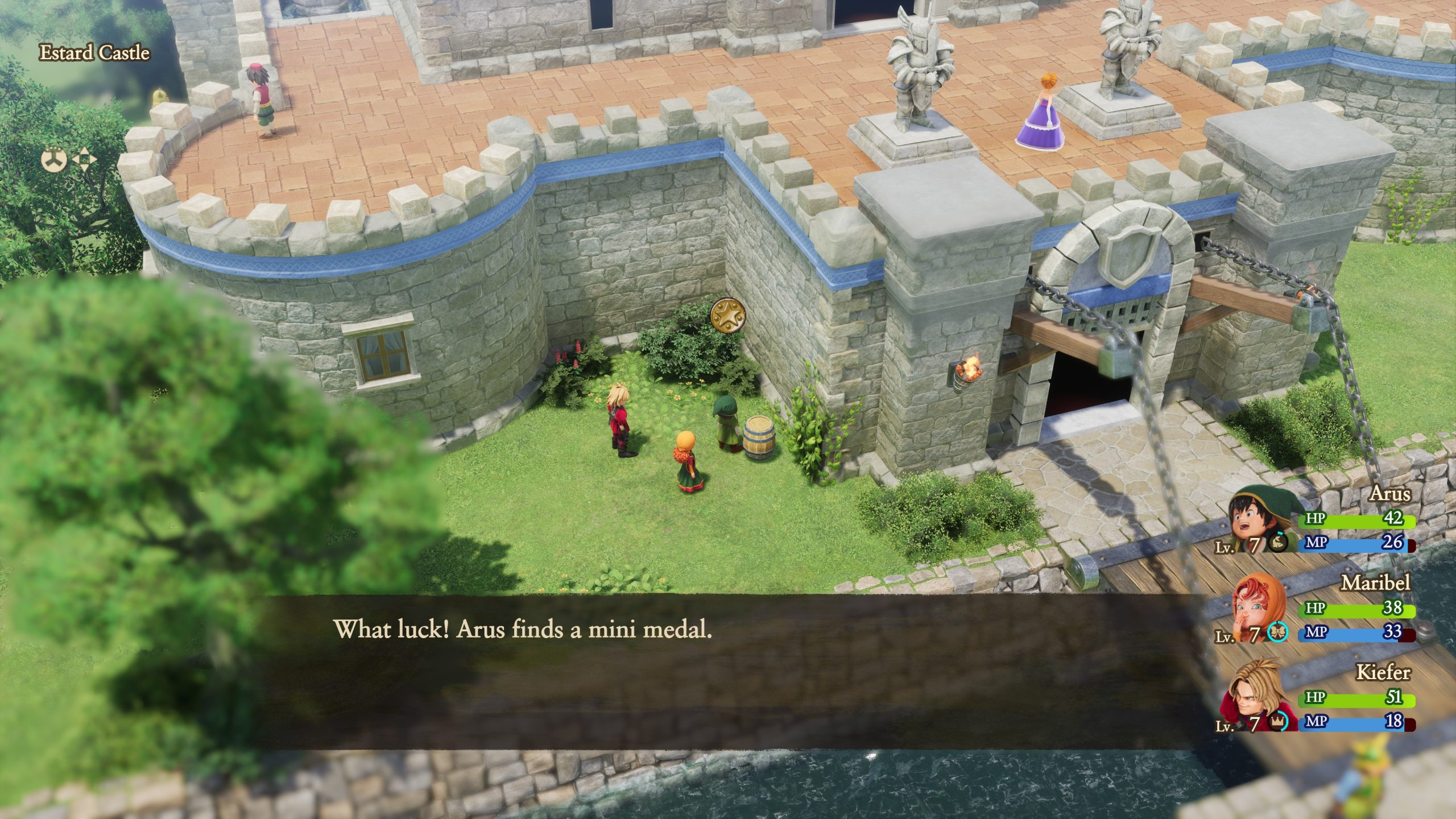Click the ribbon badge beside Maribel's level

coord(1277,632)
